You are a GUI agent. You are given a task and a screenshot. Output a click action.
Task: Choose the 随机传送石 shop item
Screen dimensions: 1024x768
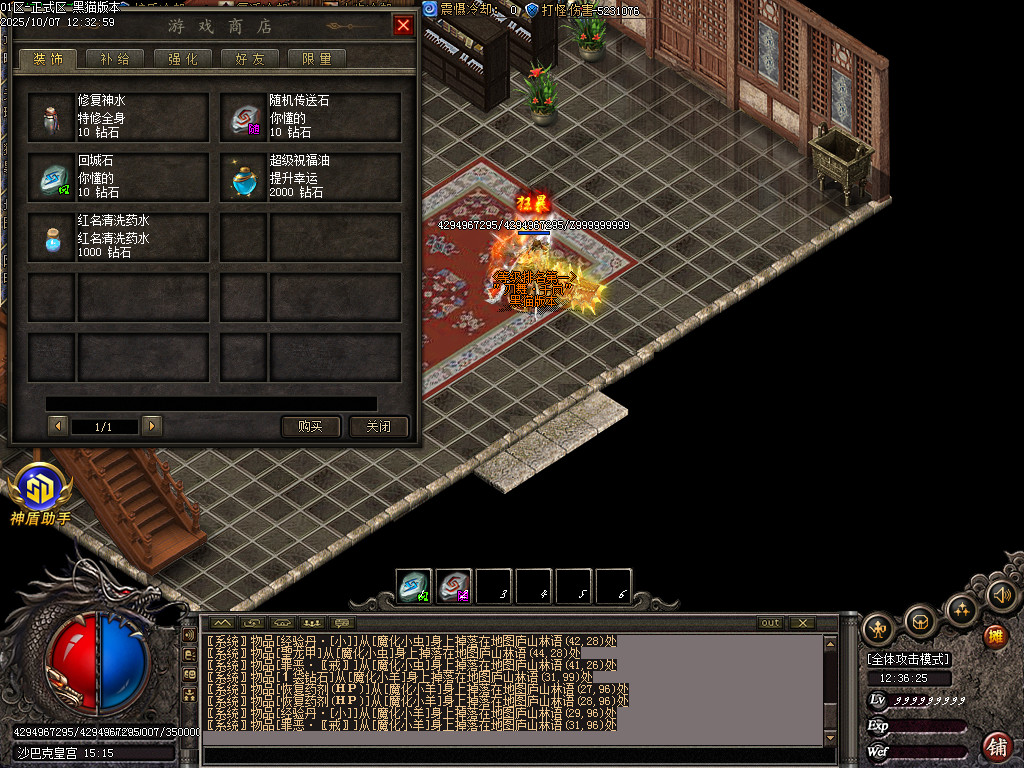tap(311, 117)
